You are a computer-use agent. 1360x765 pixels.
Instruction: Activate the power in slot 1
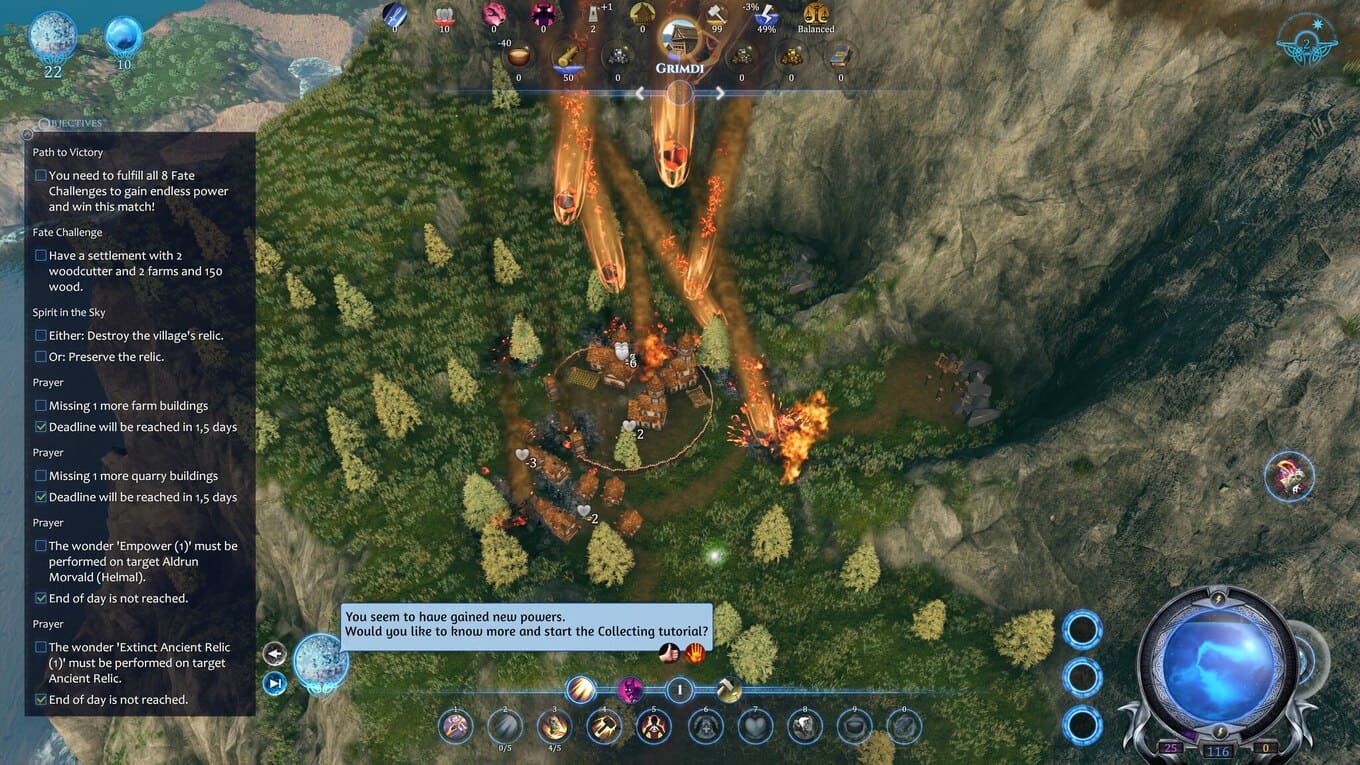tap(456, 726)
